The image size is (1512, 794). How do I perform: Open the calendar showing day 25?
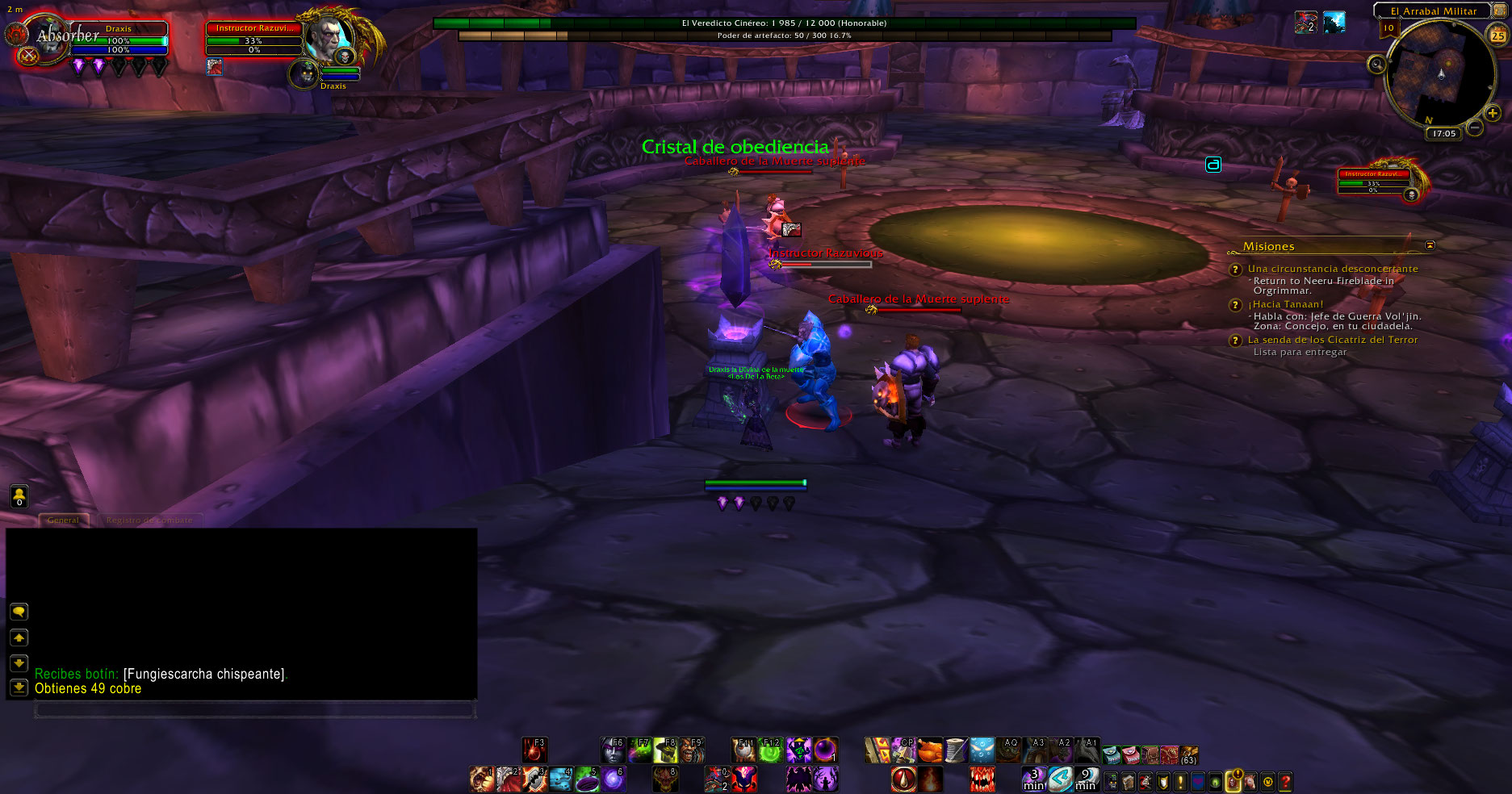(1497, 36)
